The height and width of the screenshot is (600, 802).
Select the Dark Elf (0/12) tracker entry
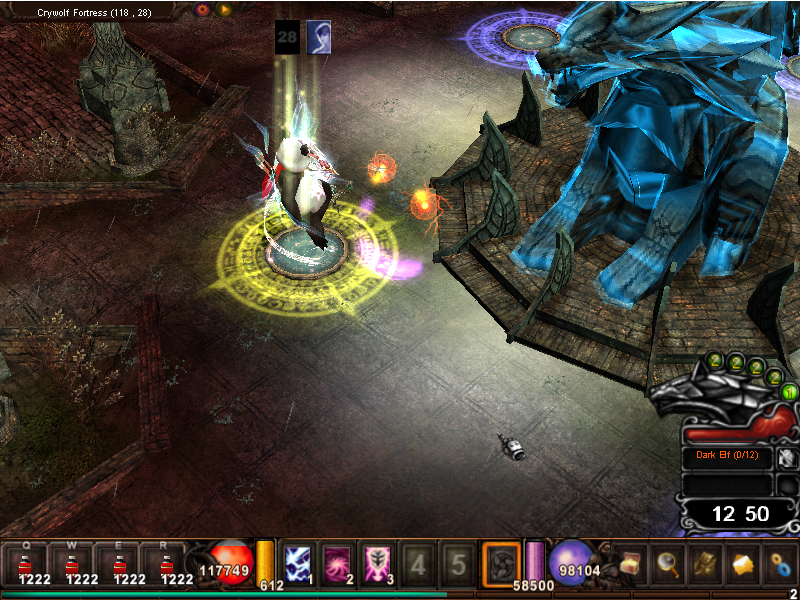726,458
